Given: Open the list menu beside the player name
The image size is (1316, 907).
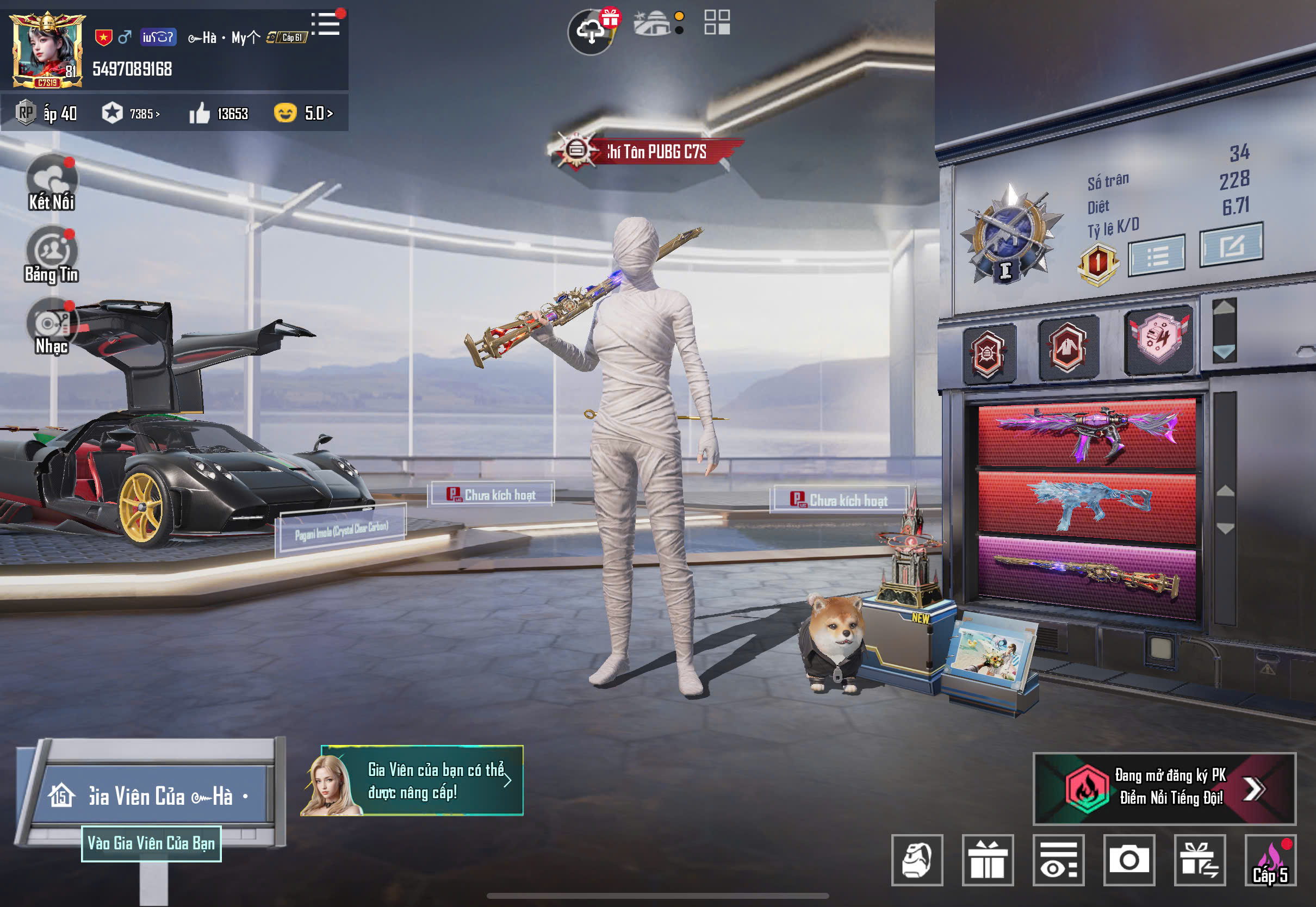Looking at the screenshot, I should pyautogui.click(x=326, y=24).
